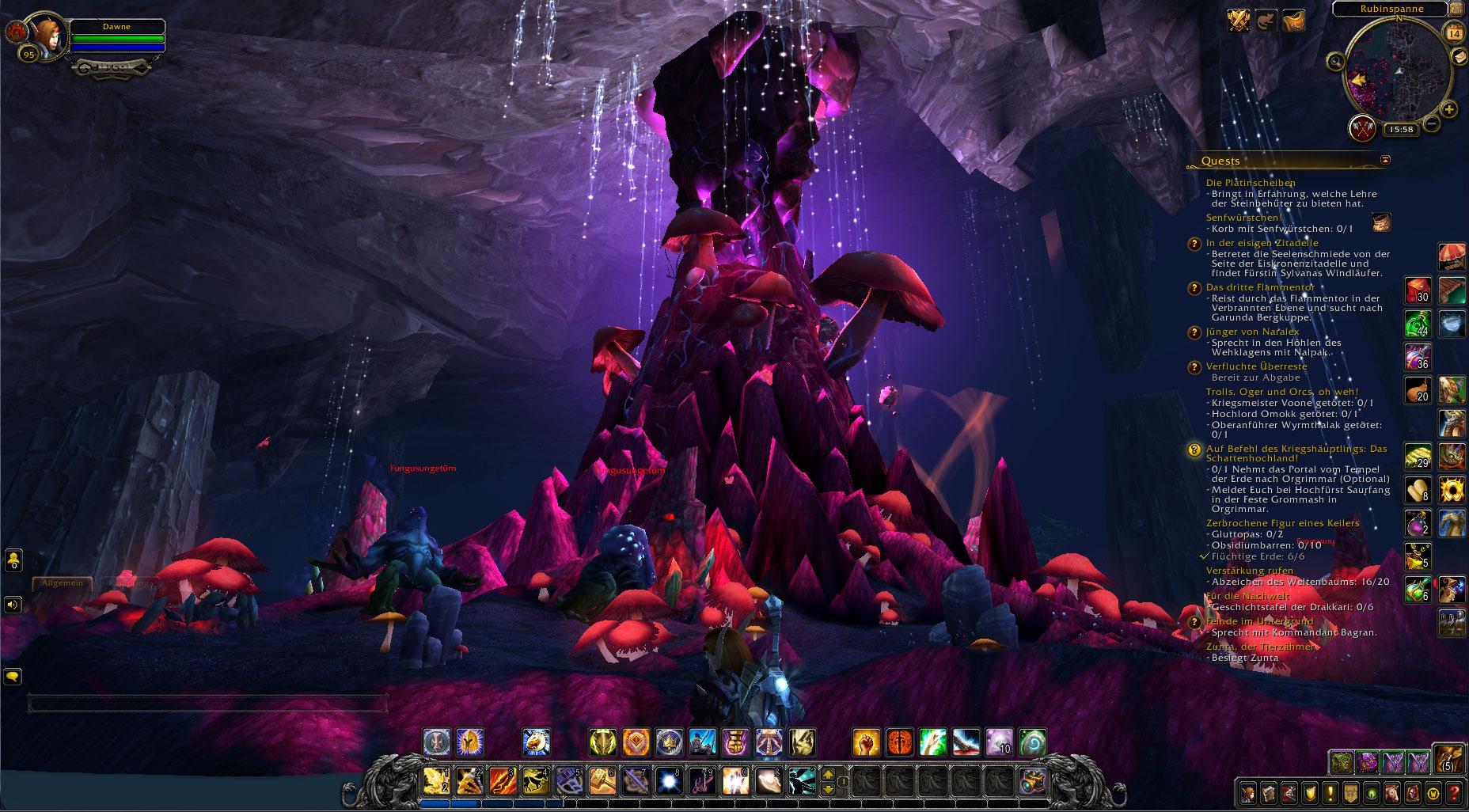Use the Senfwürstchen quest item button
Screen dimensions: 1469x812
point(1381,222)
